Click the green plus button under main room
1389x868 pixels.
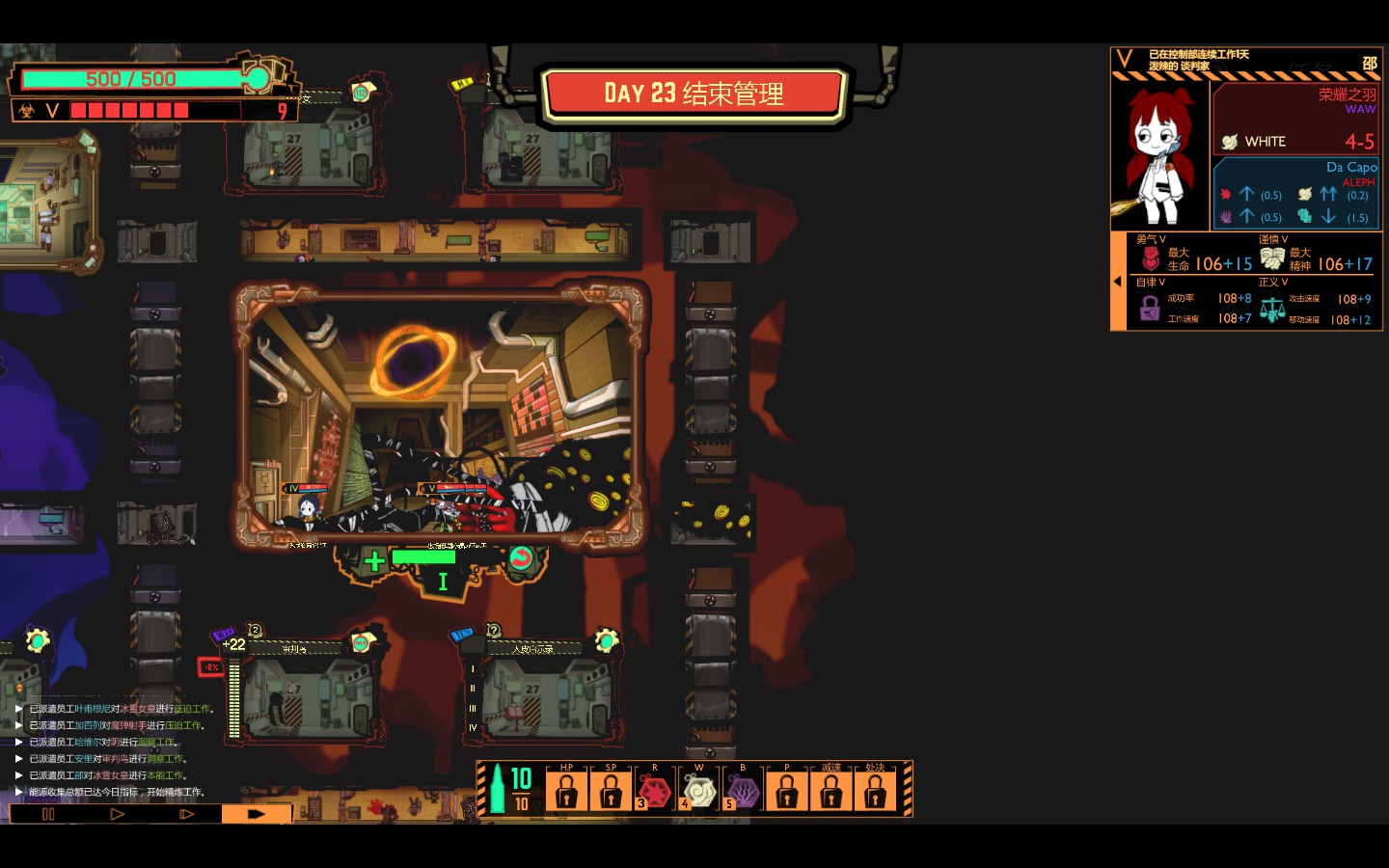point(374,560)
